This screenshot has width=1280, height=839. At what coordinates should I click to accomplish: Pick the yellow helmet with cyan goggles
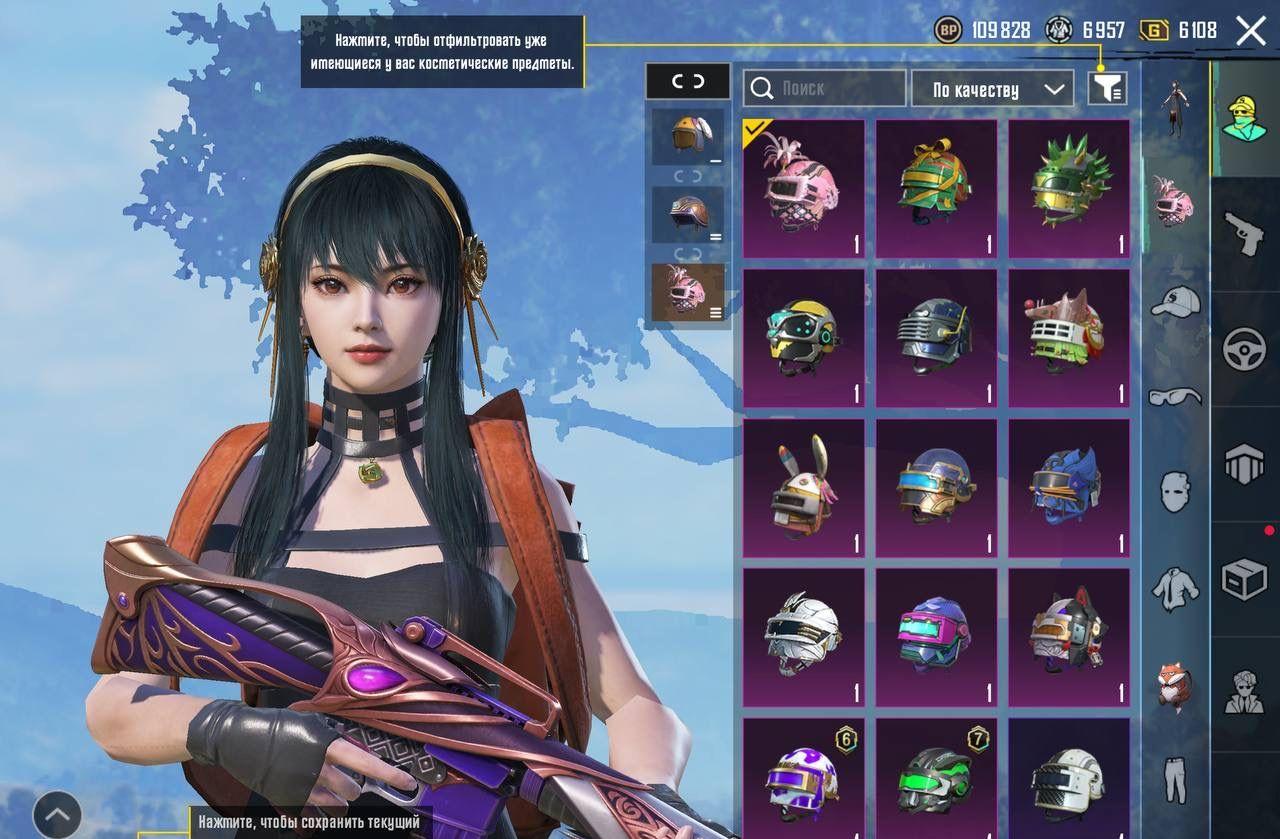(x=804, y=338)
